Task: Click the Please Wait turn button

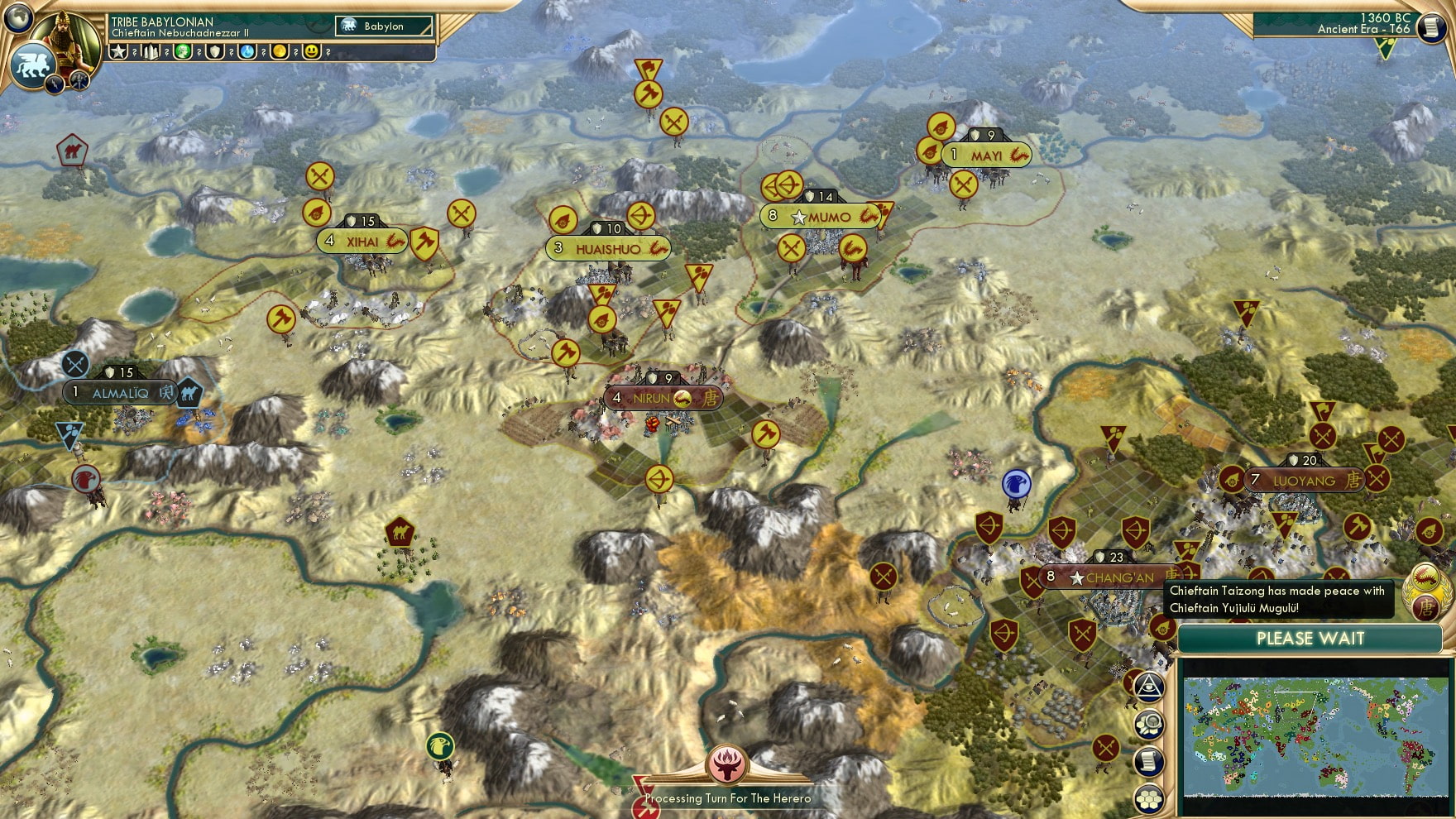Action: (1310, 639)
